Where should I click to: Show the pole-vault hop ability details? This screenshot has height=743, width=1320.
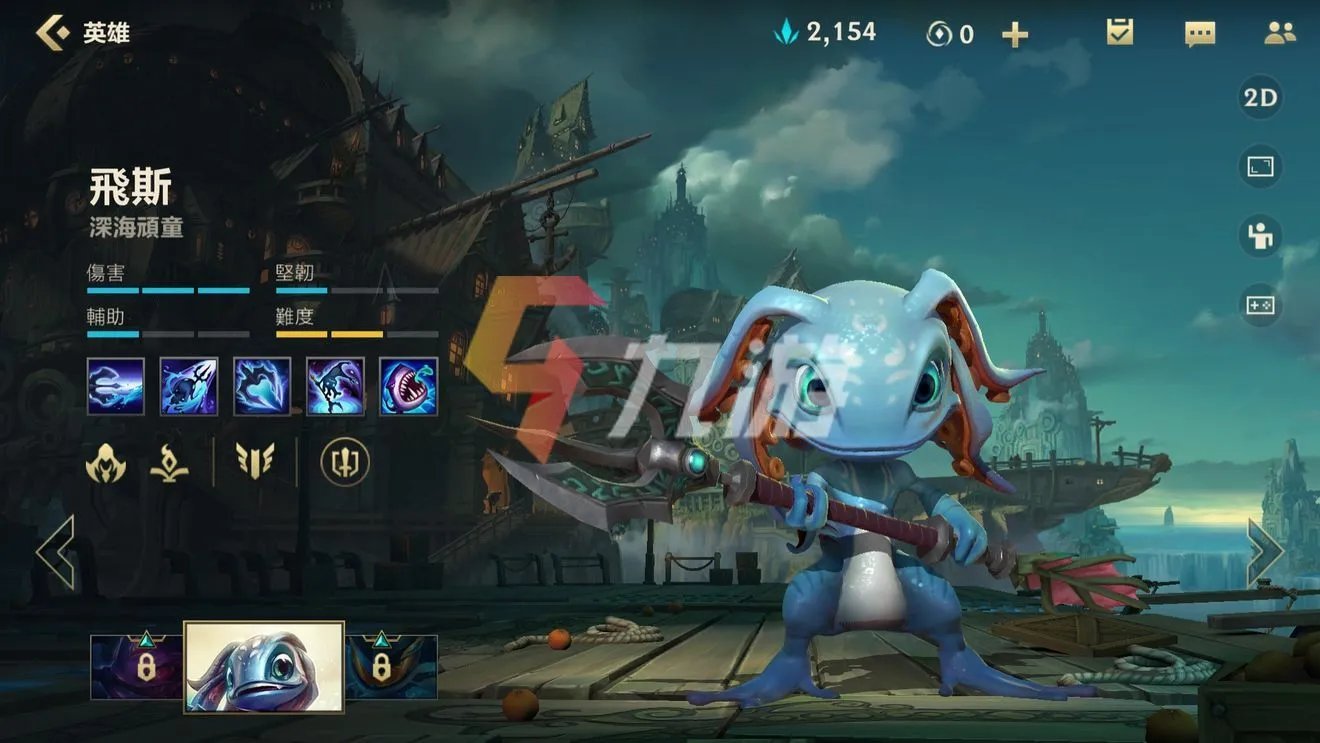coord(335,387)
